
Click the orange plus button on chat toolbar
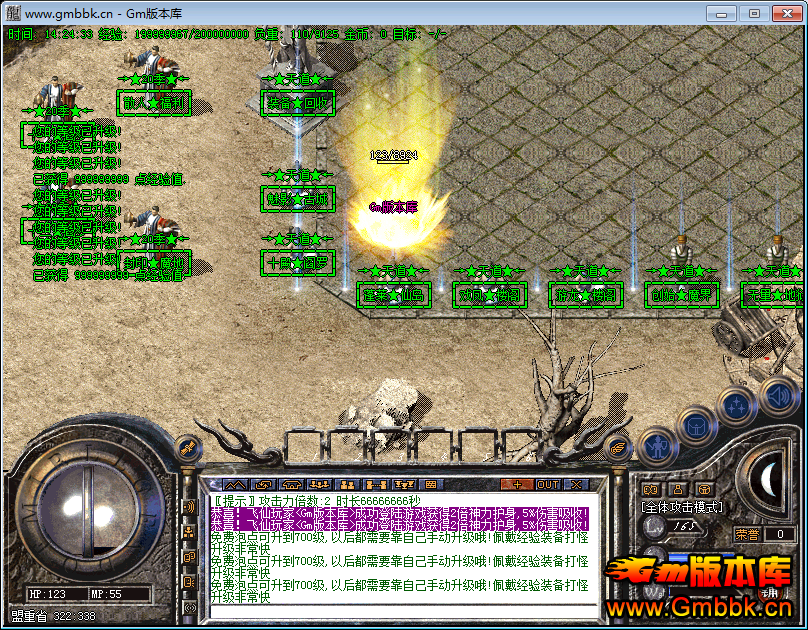(516, 484)
